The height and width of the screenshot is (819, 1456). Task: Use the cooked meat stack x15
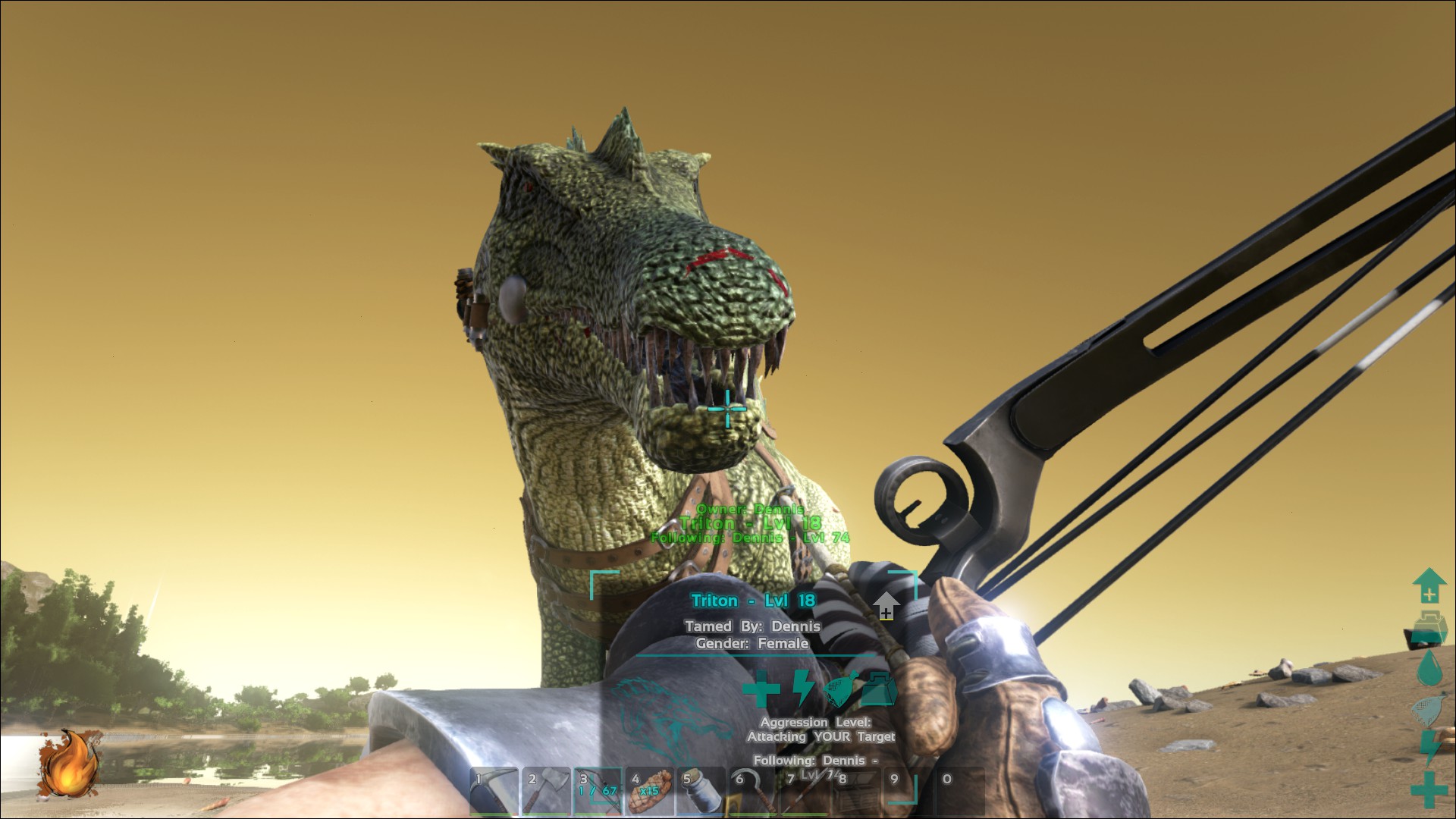[x=649, y=791]
